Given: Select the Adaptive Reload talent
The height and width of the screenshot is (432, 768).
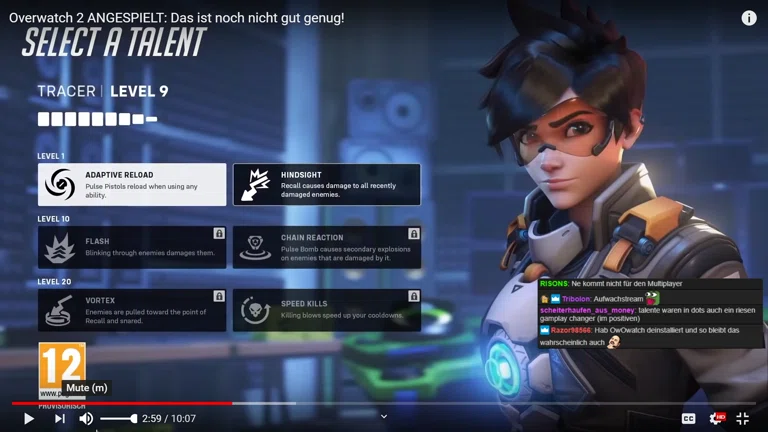Looking at the screenshot, I should coord(132,185).
